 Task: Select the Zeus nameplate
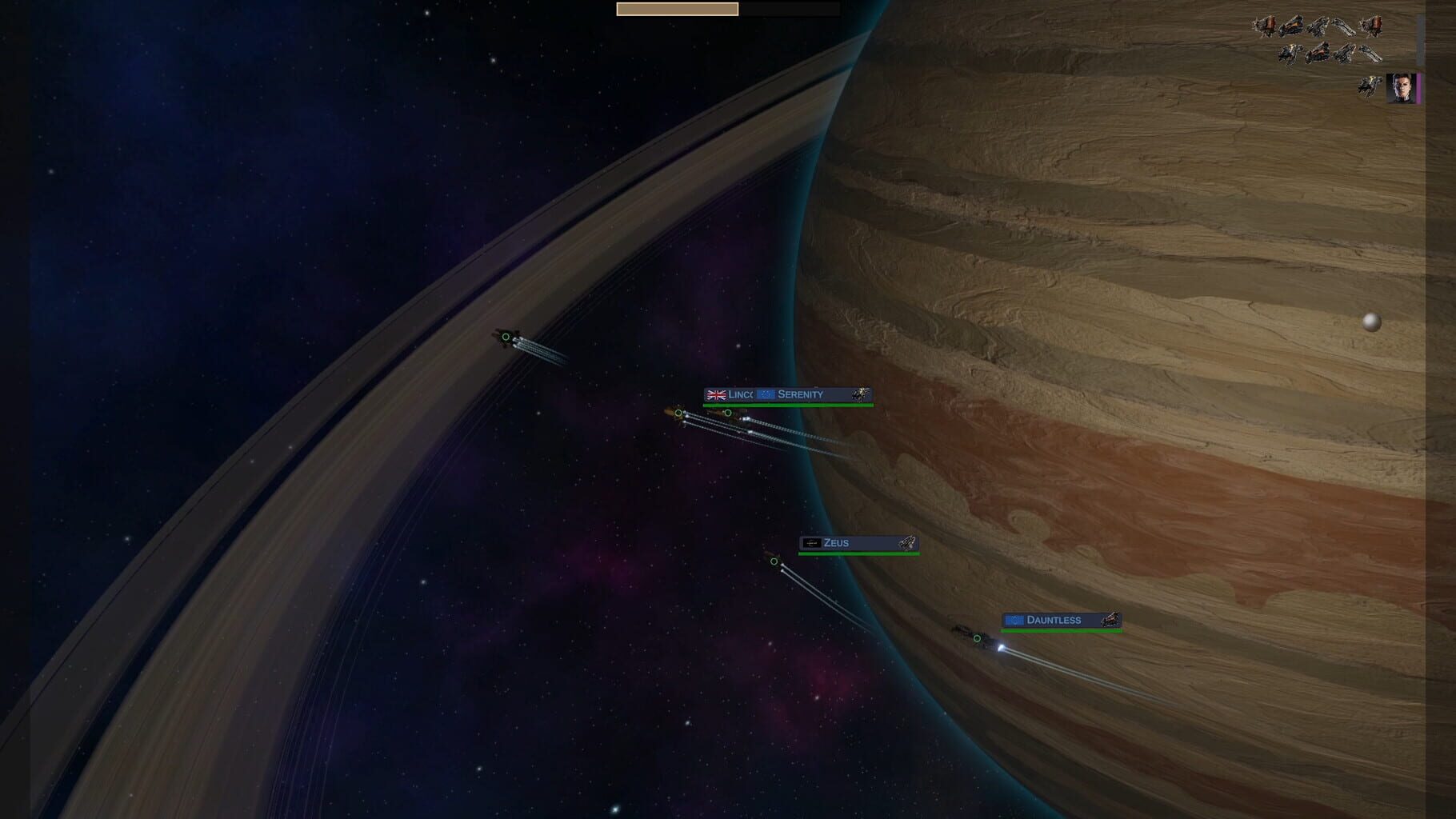point(856,543)
